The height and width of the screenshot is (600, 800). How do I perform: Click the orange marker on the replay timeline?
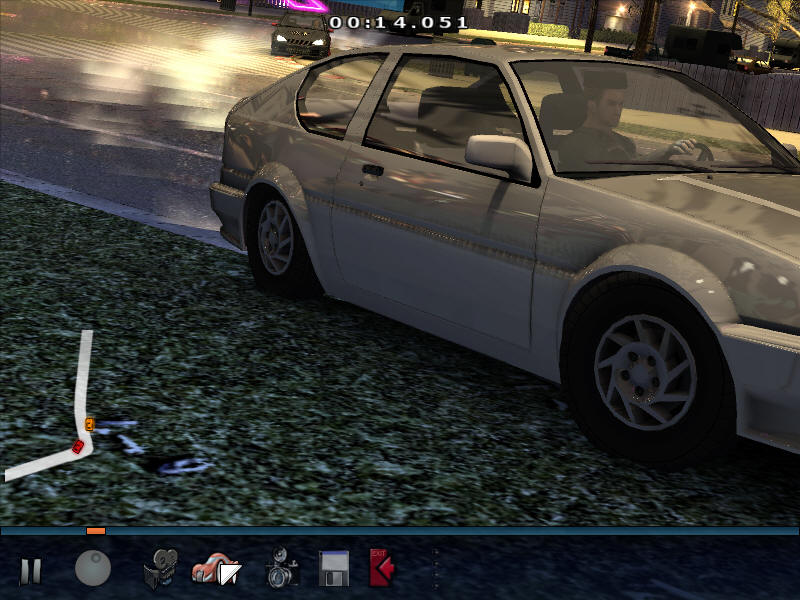95,531
